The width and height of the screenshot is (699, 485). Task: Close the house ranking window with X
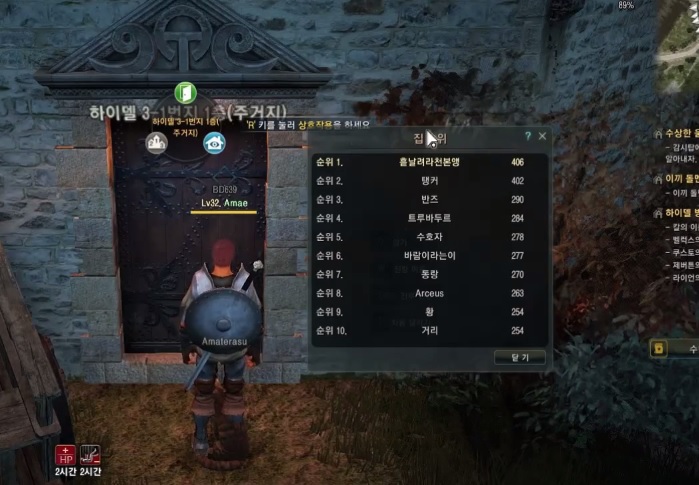[x=542, y=135]
